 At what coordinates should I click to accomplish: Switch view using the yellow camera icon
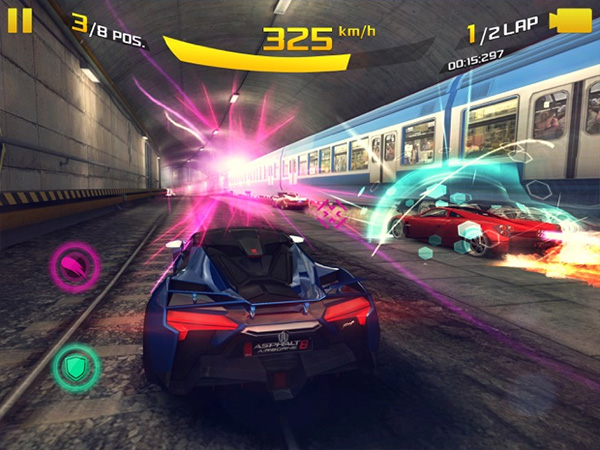(x=572, y=21)
